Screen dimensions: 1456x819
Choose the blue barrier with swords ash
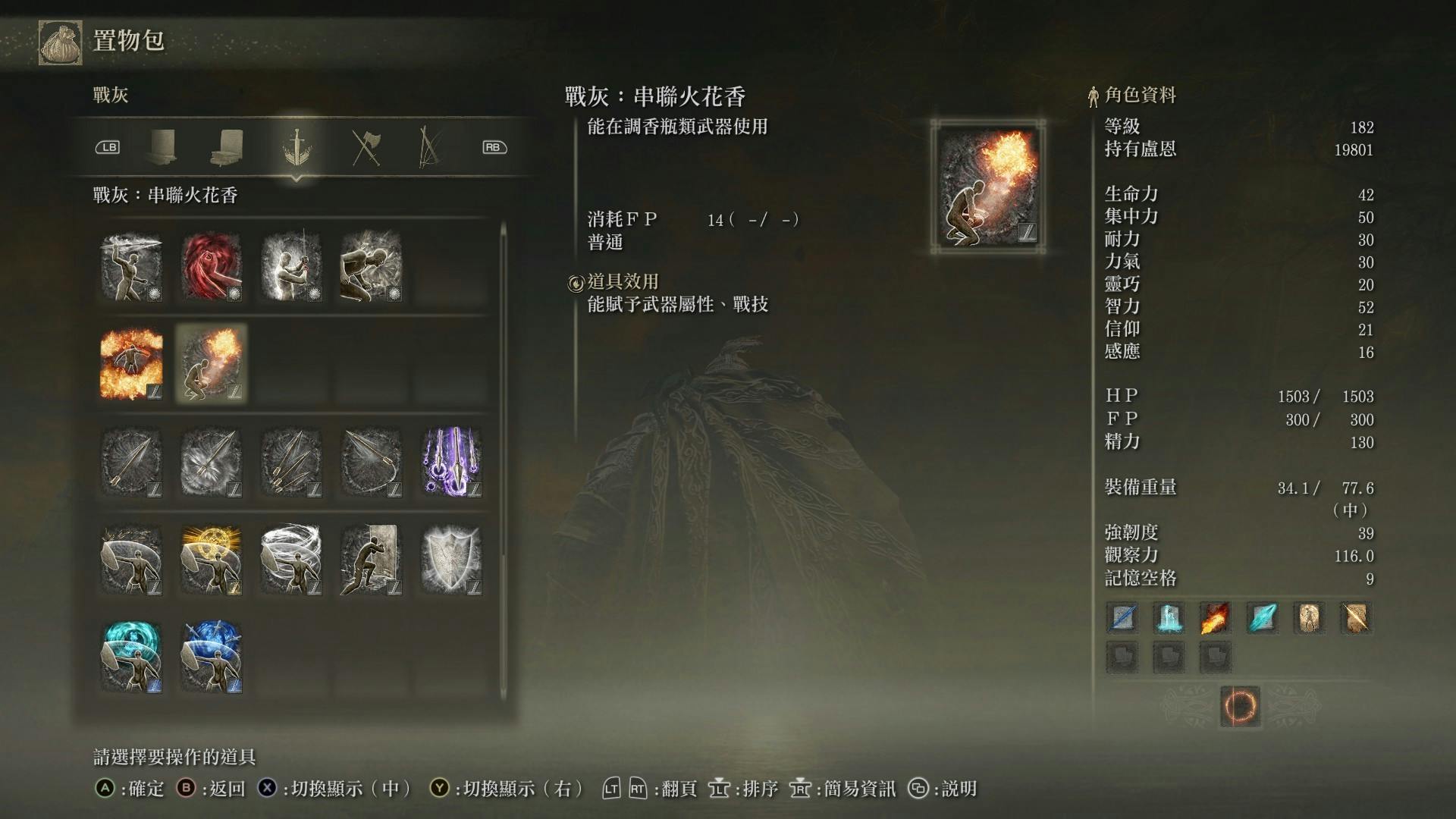[212, 657]
